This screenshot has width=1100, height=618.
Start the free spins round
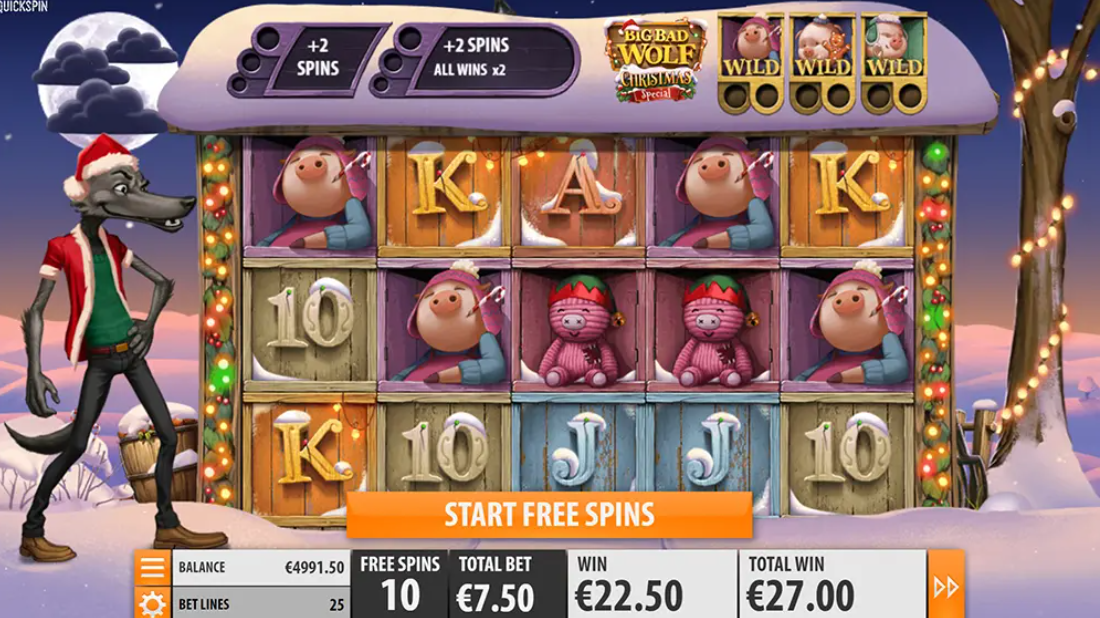tap(549, 515)
